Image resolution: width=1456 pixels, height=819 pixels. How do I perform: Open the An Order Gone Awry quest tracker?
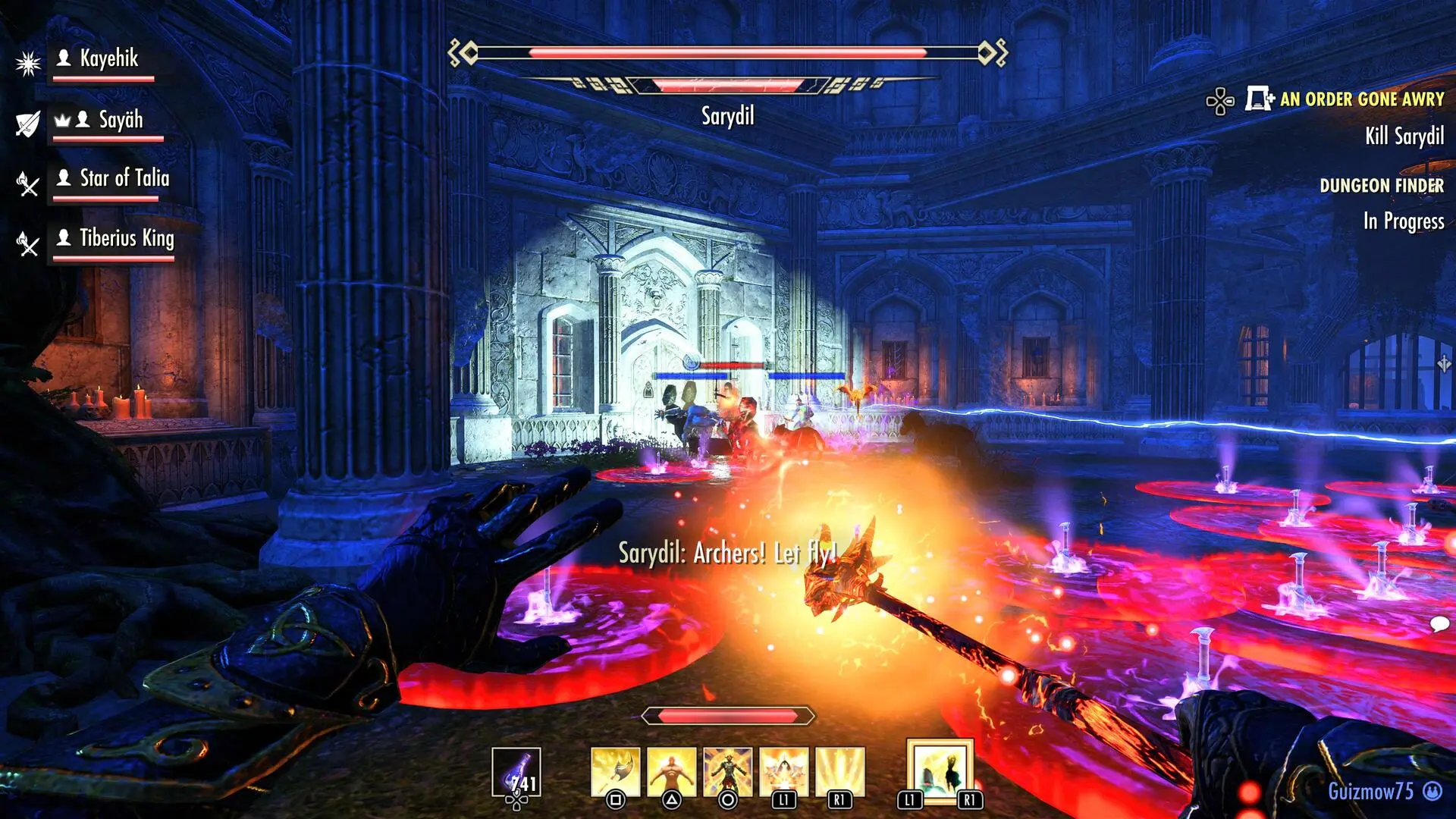click(1361, 99)
